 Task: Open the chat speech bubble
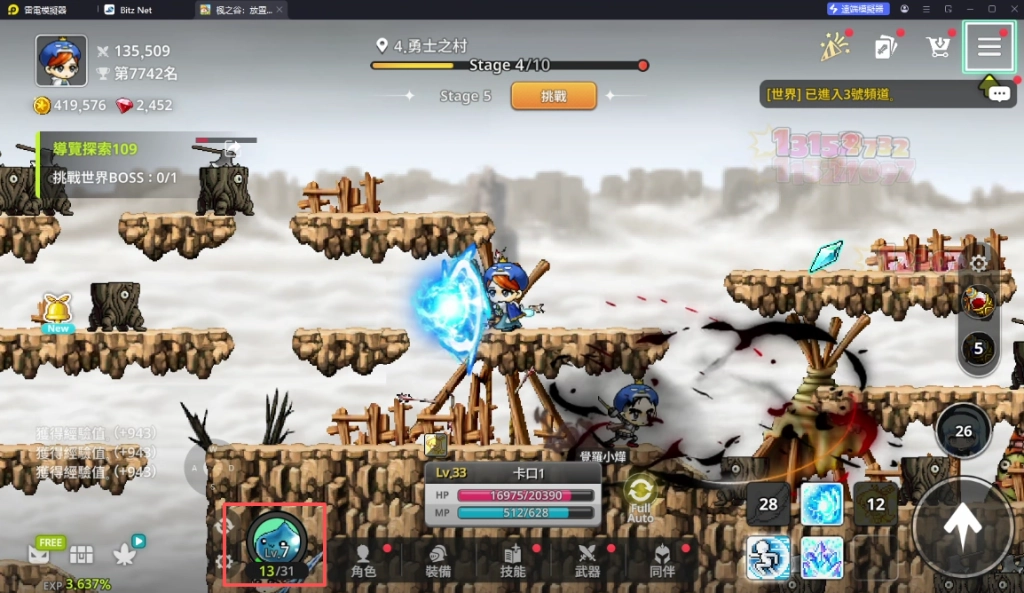[x=999, y=94]
